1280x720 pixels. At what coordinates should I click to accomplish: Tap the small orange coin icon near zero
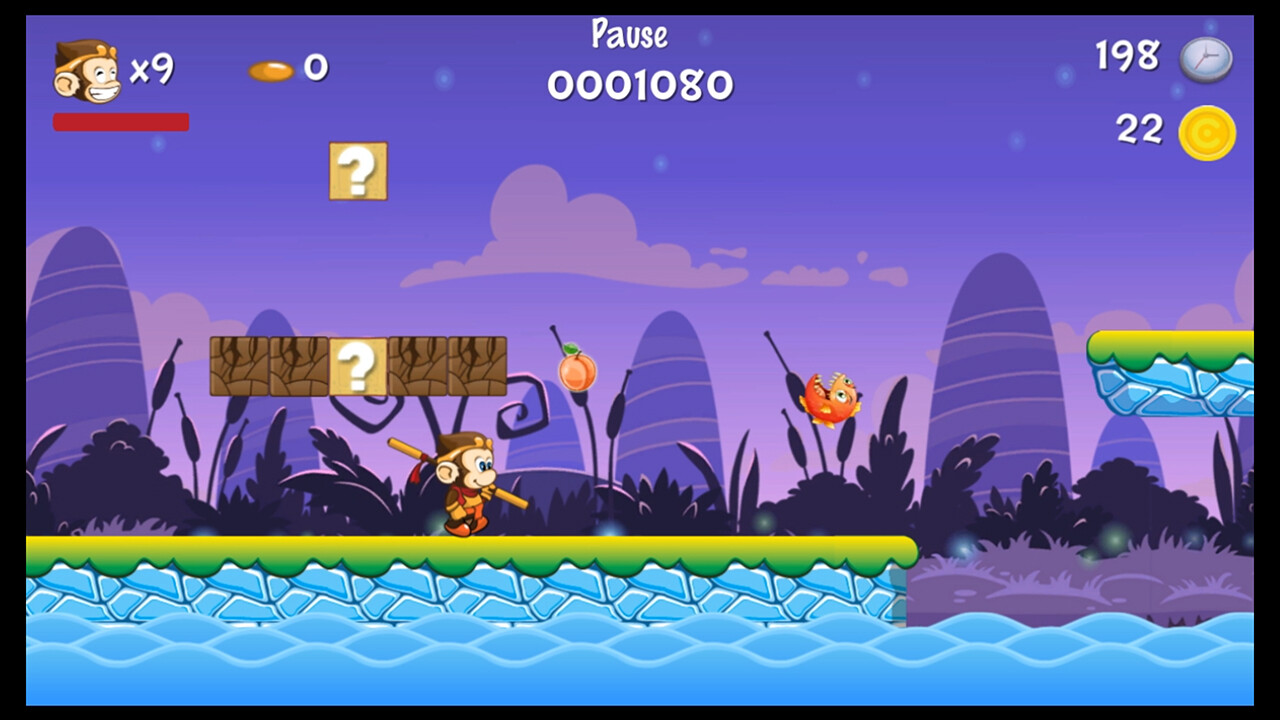pos(272,70)
